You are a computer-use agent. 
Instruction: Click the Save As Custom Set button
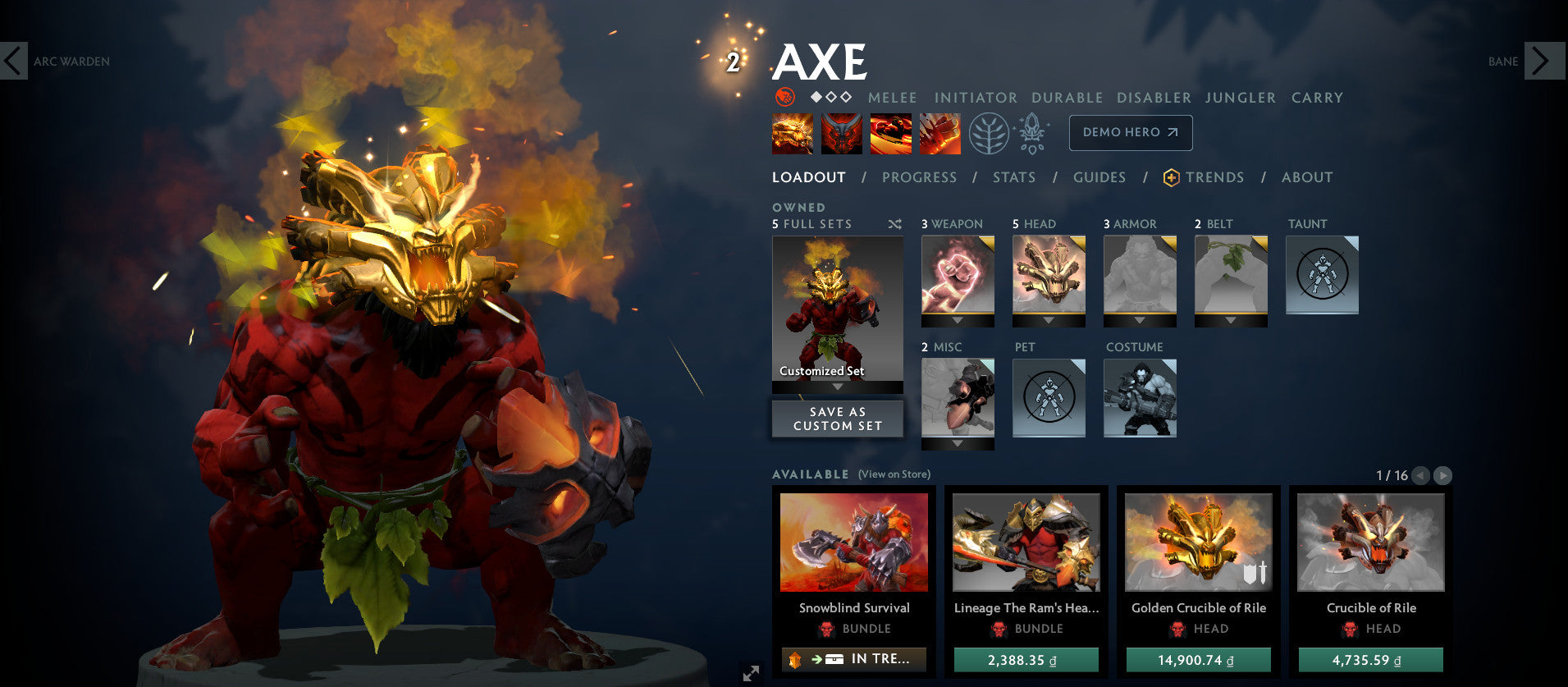pyautogui.click(x=837, y=419)
